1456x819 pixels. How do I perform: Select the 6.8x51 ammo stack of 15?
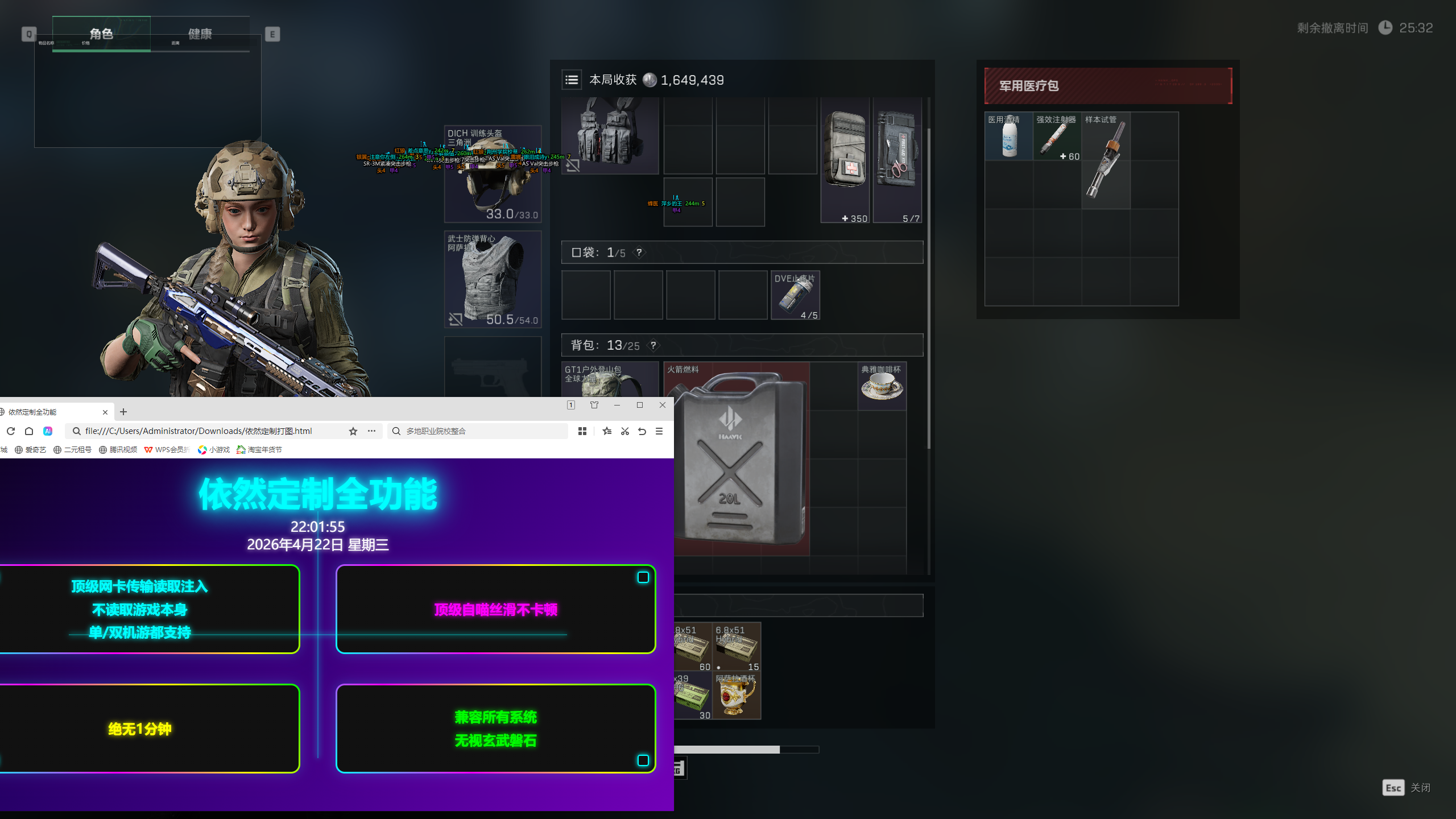click(x=737, y=647)
